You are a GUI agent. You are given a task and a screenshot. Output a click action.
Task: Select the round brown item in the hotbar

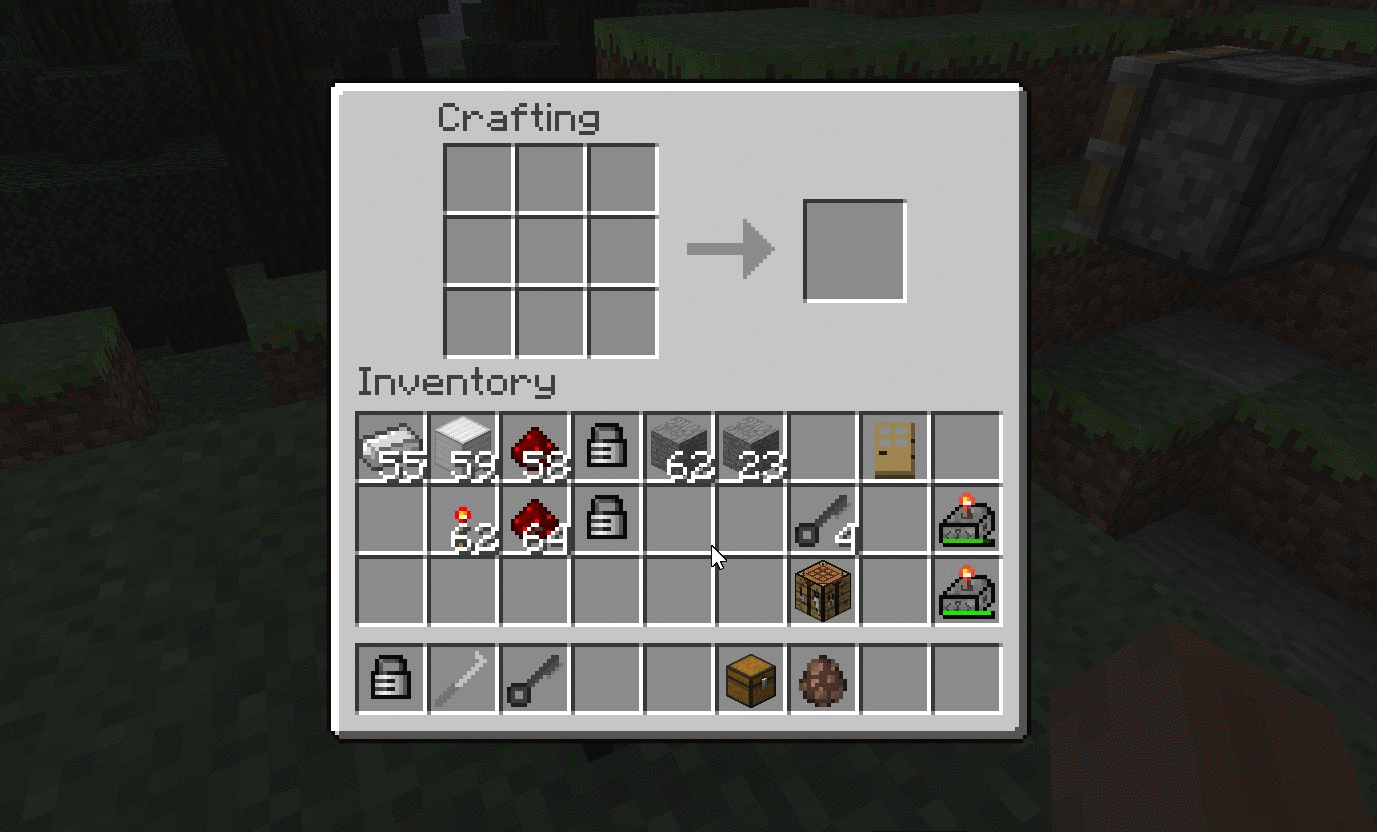tap(823, 680)
